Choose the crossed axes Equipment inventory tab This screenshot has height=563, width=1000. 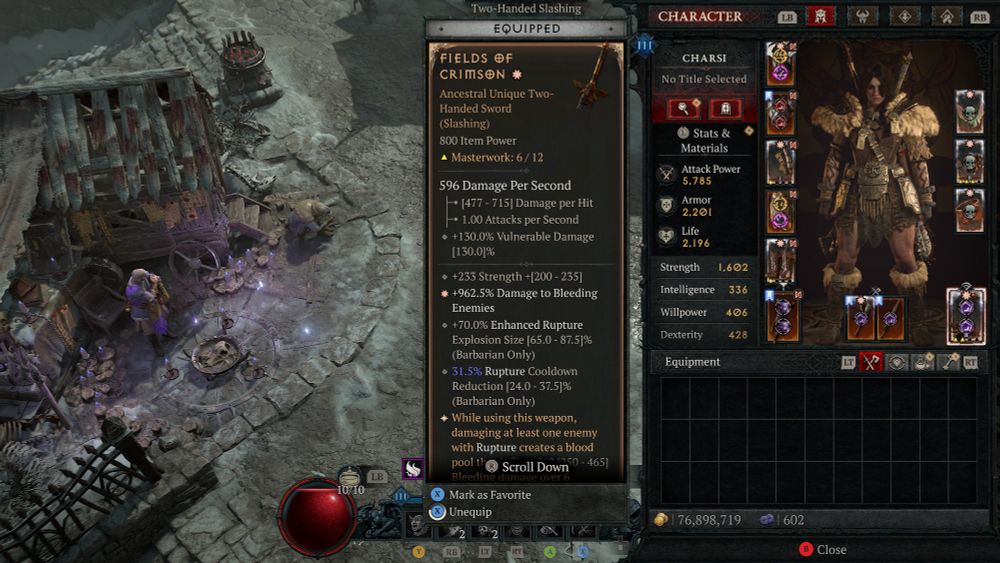[870, 362]
